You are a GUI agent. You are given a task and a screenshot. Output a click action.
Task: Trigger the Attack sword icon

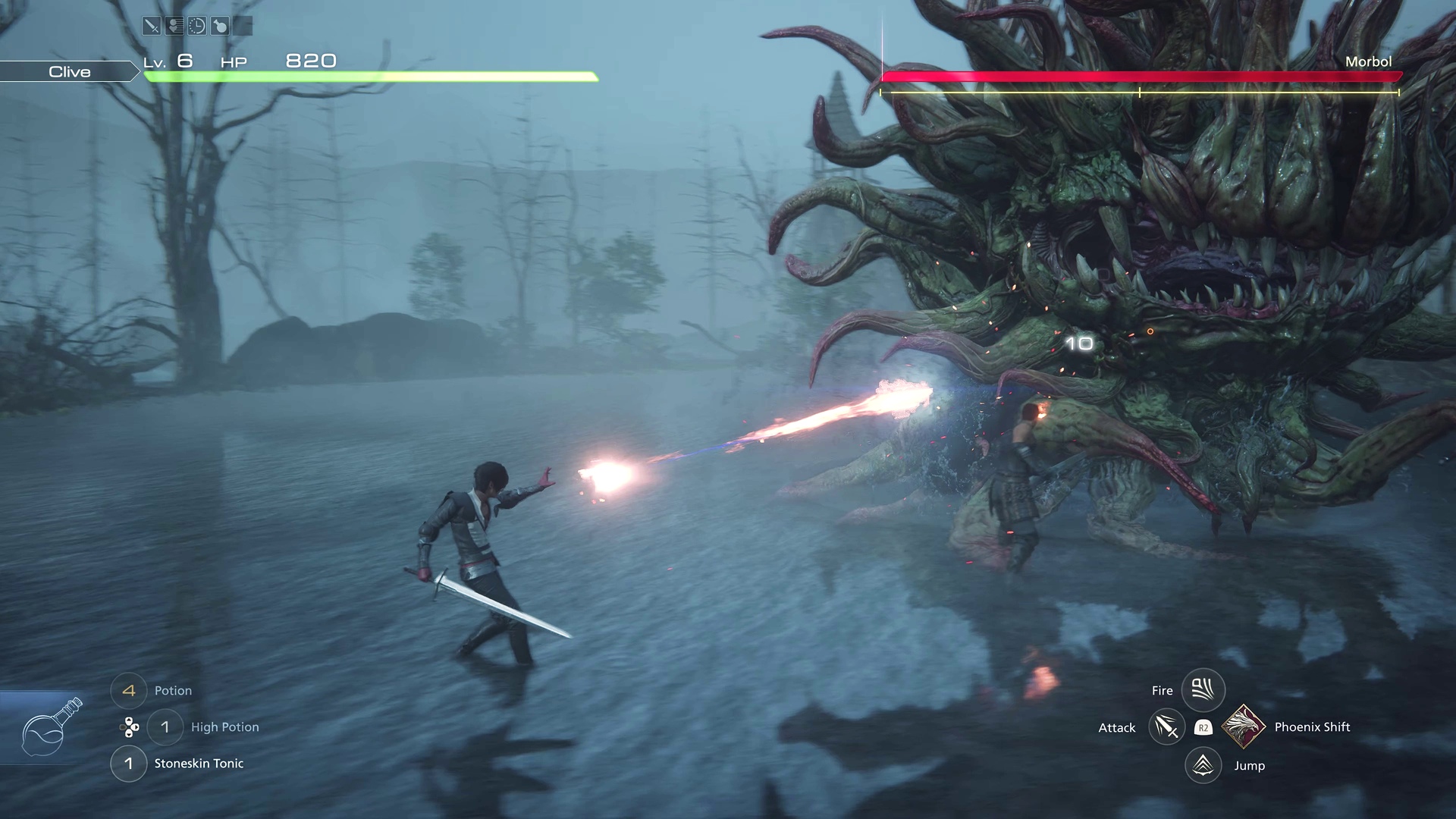[x=1166, y=728]
